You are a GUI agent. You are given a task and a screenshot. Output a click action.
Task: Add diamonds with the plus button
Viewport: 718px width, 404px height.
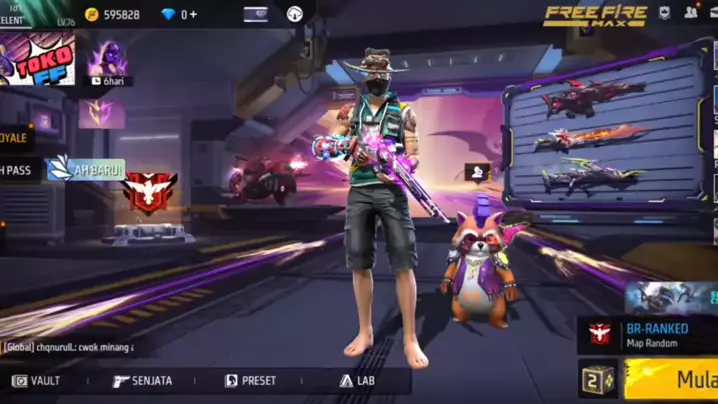pos(192,14)
